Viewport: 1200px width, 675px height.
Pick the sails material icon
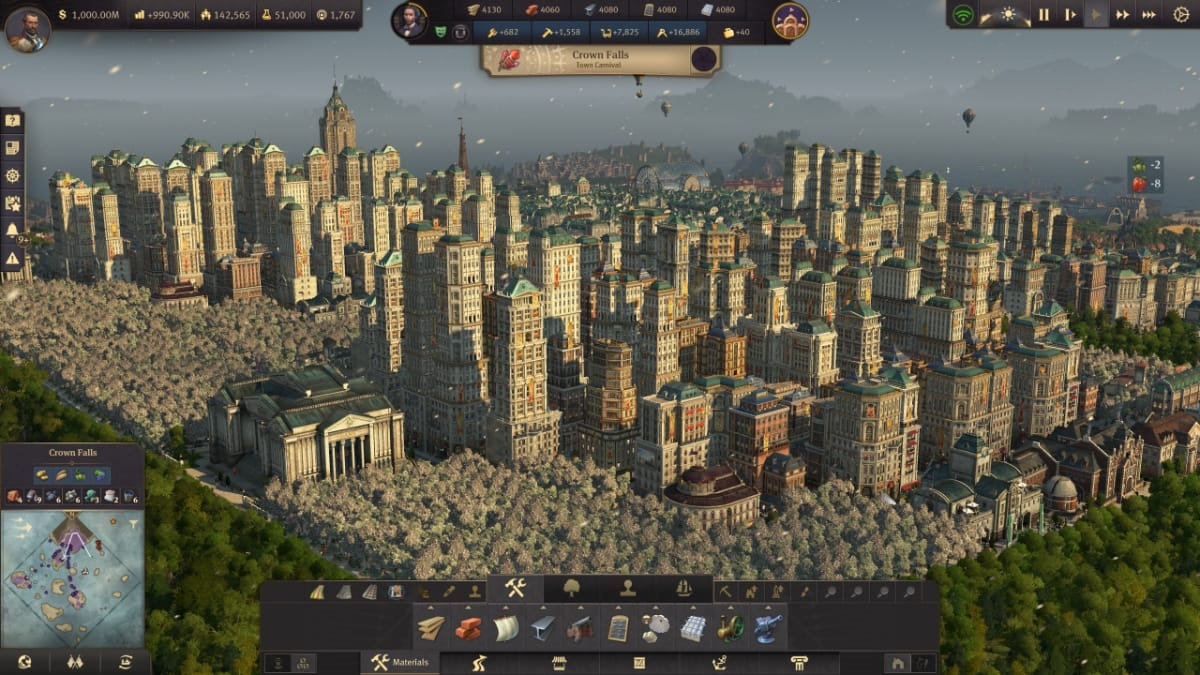click(506, 628)
